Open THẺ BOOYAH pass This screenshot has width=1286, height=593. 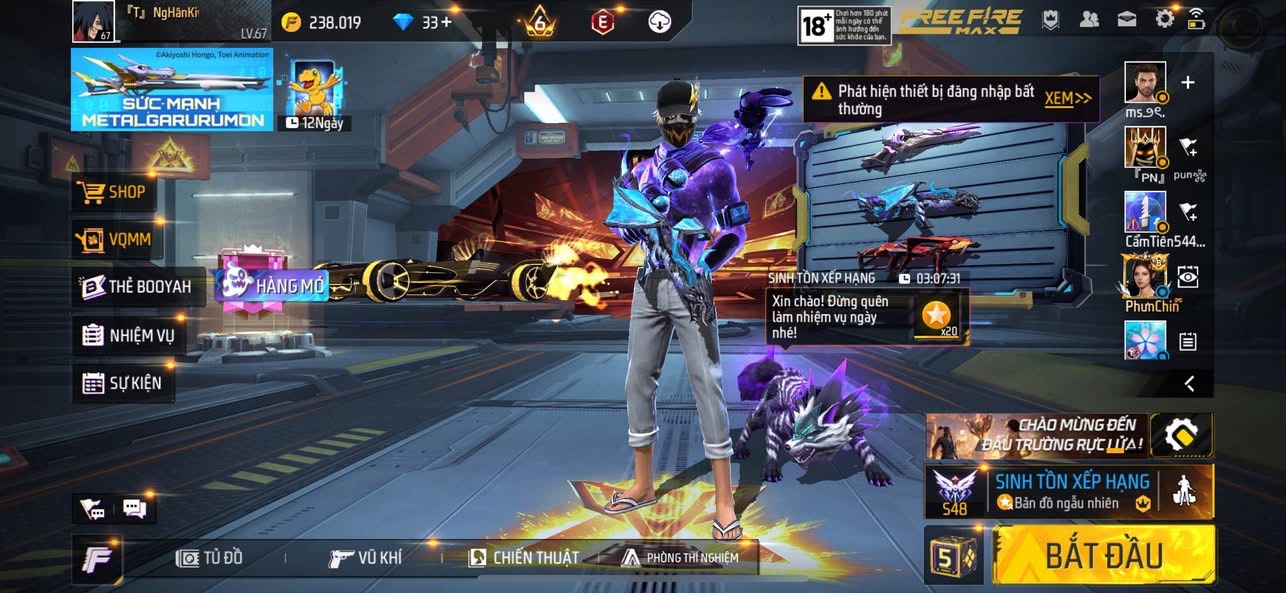tap(141, 287)
